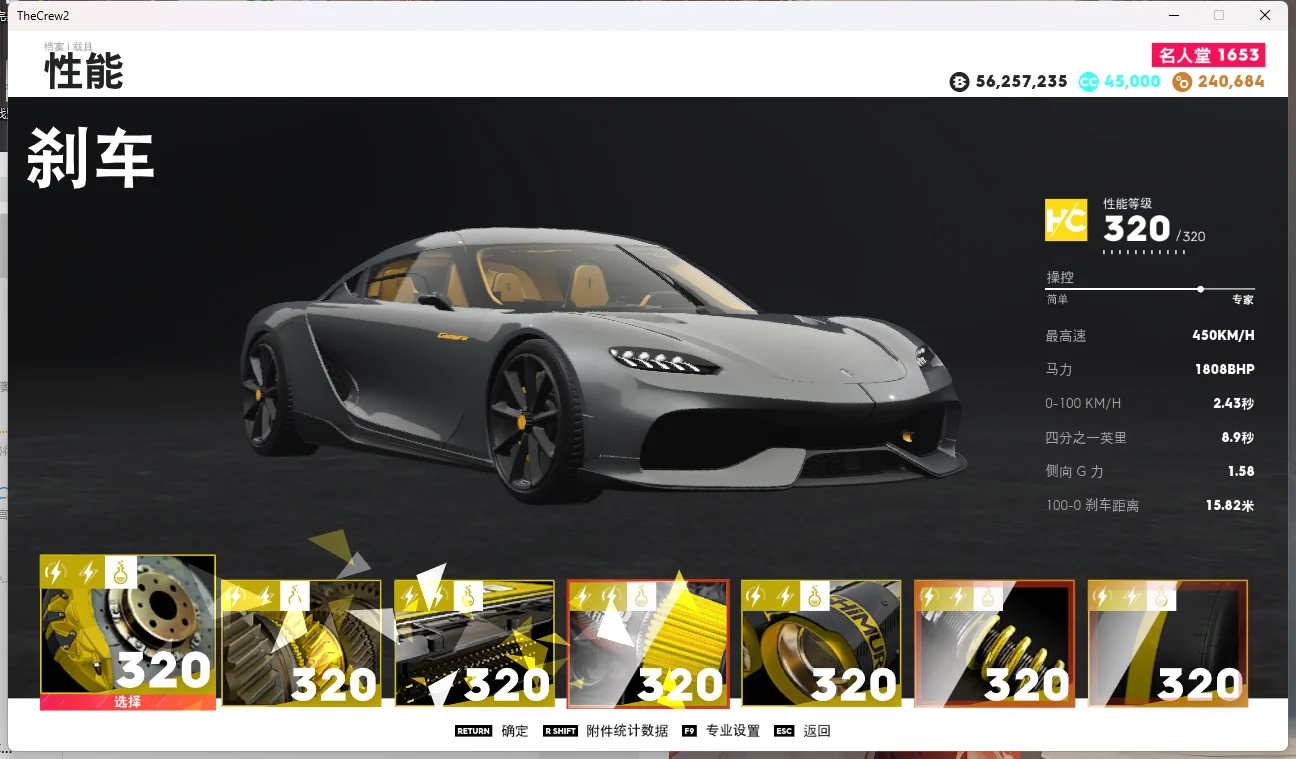The image size is (1296, 759).
Task: Select the brake disc part slot
Action: 127,632
